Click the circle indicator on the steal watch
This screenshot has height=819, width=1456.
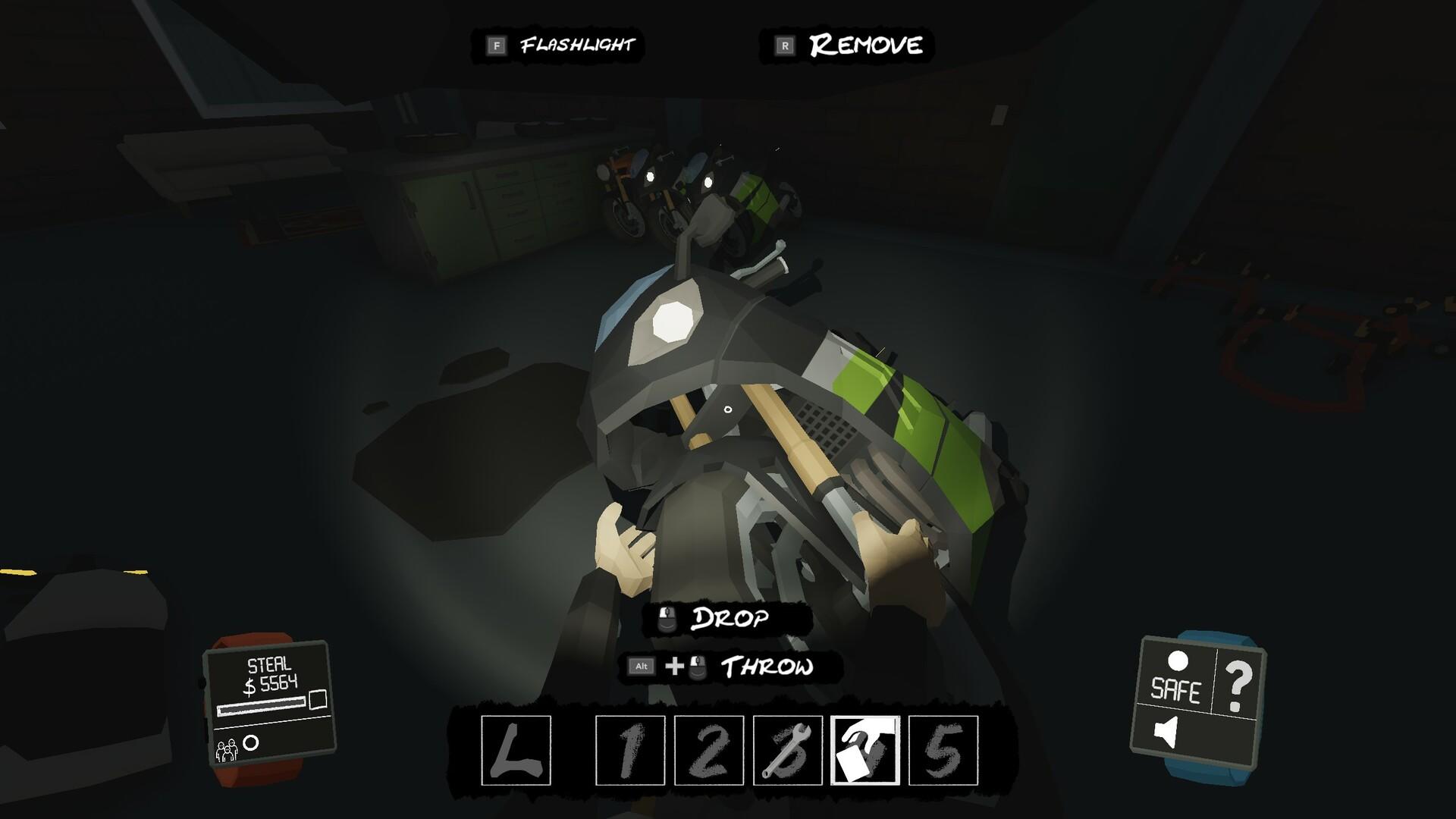(x=253, y=743)
